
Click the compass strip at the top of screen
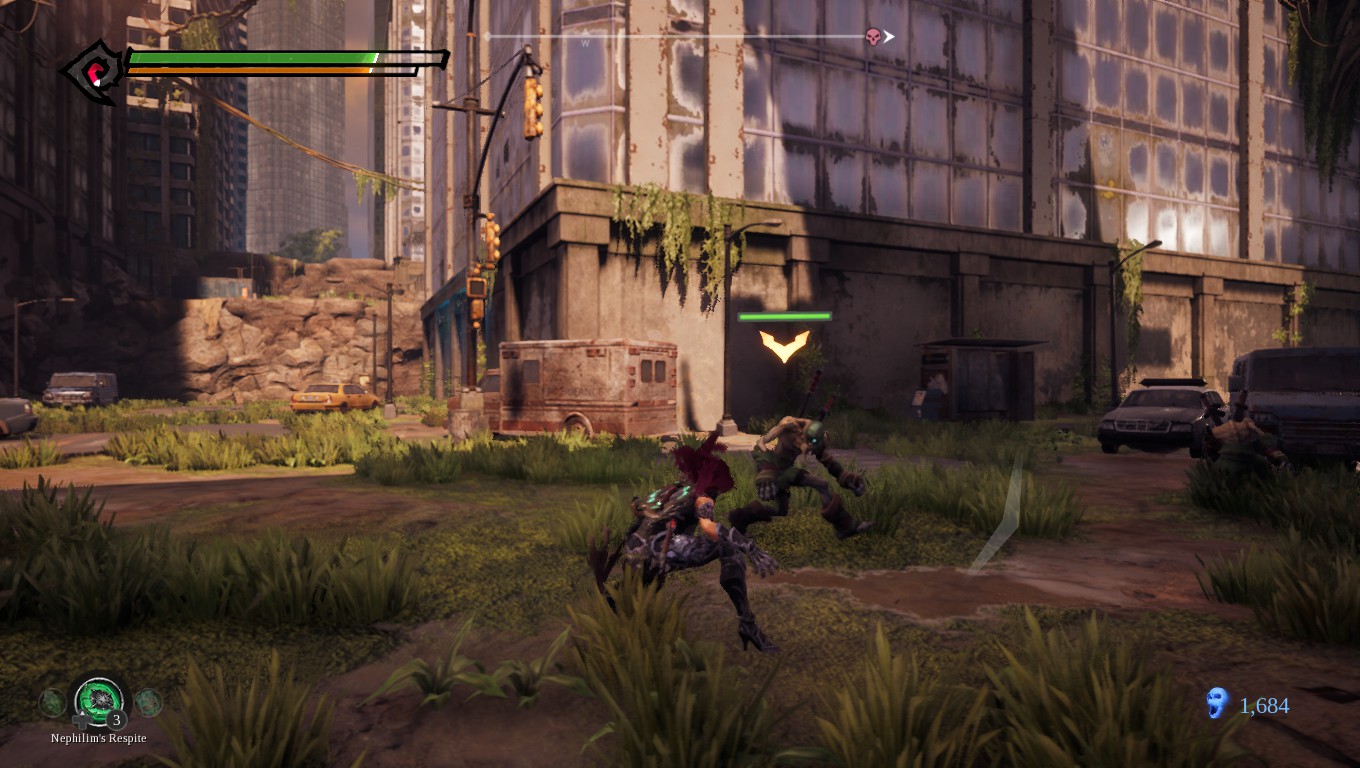pyautogui.click(x=685, y=35)
